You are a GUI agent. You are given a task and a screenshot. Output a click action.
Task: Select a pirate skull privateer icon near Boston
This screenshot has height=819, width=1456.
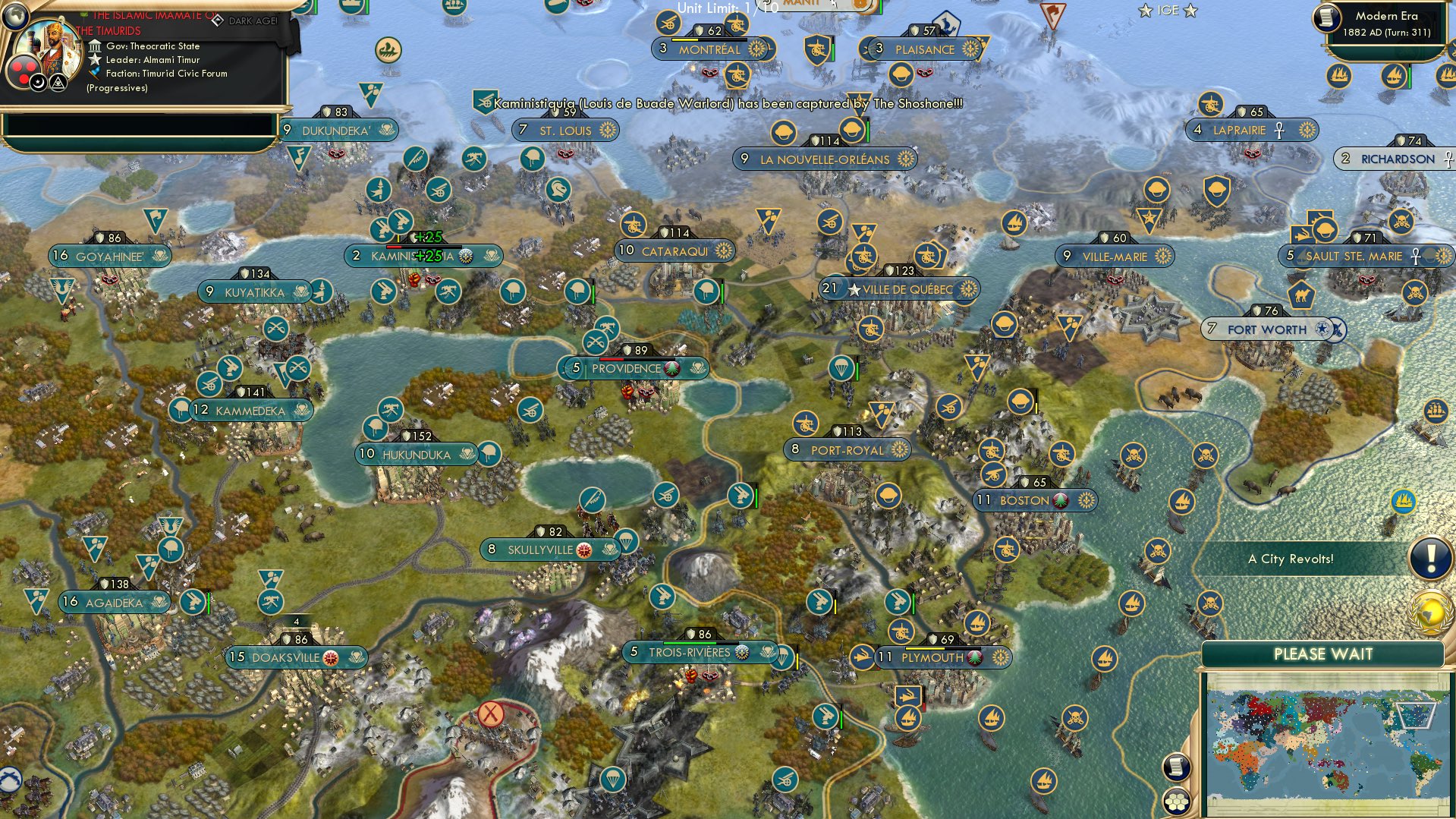click(x=1134, y=454)
